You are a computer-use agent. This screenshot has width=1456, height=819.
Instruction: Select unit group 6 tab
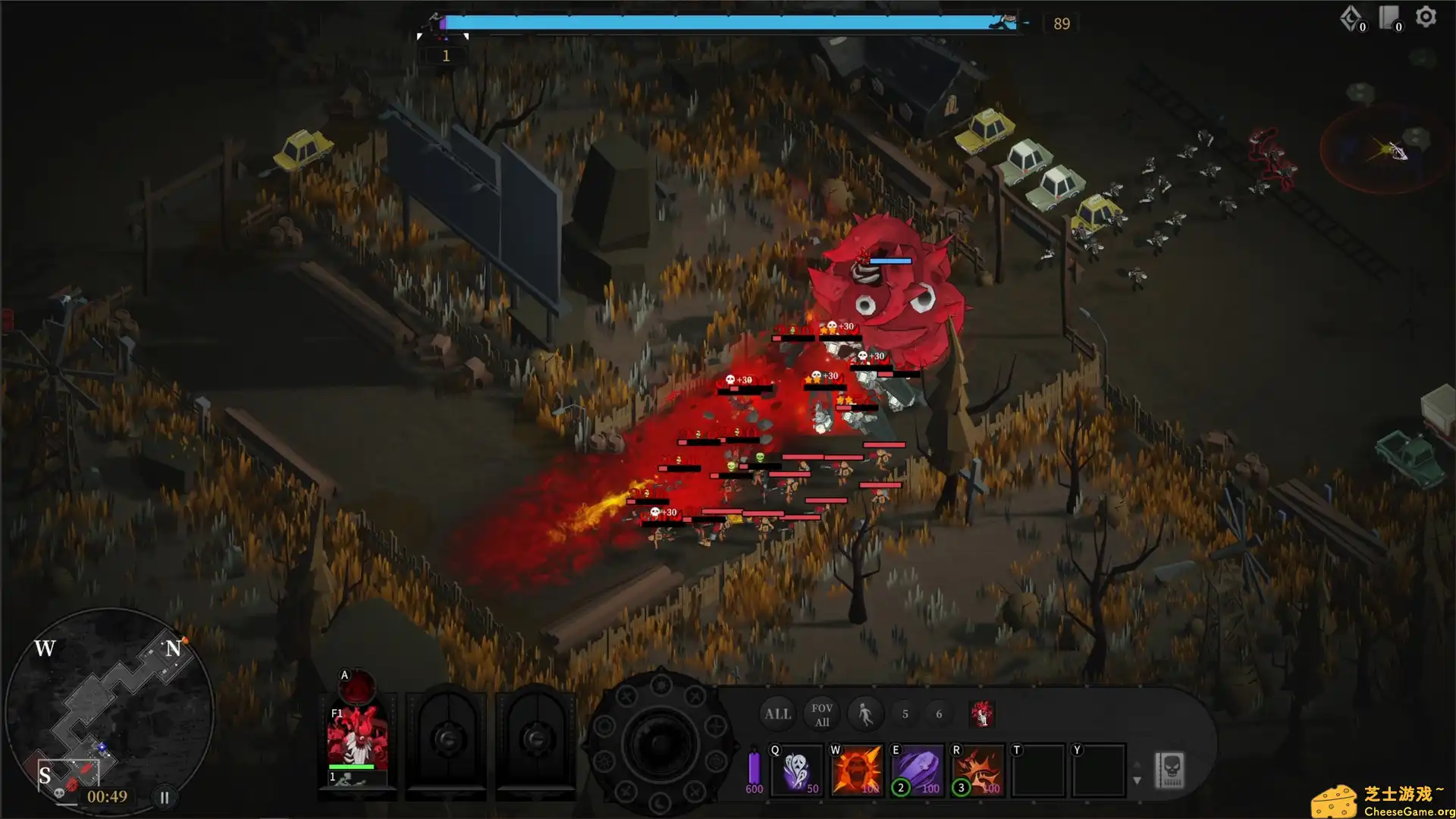[x=940, y=714]
